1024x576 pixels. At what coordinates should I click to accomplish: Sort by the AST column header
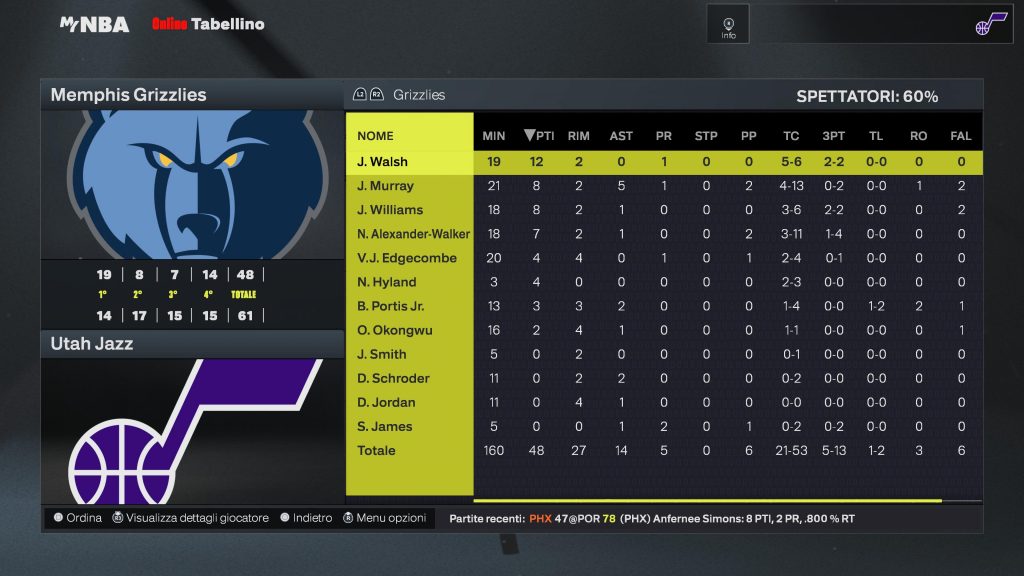(x=621, y=136)
